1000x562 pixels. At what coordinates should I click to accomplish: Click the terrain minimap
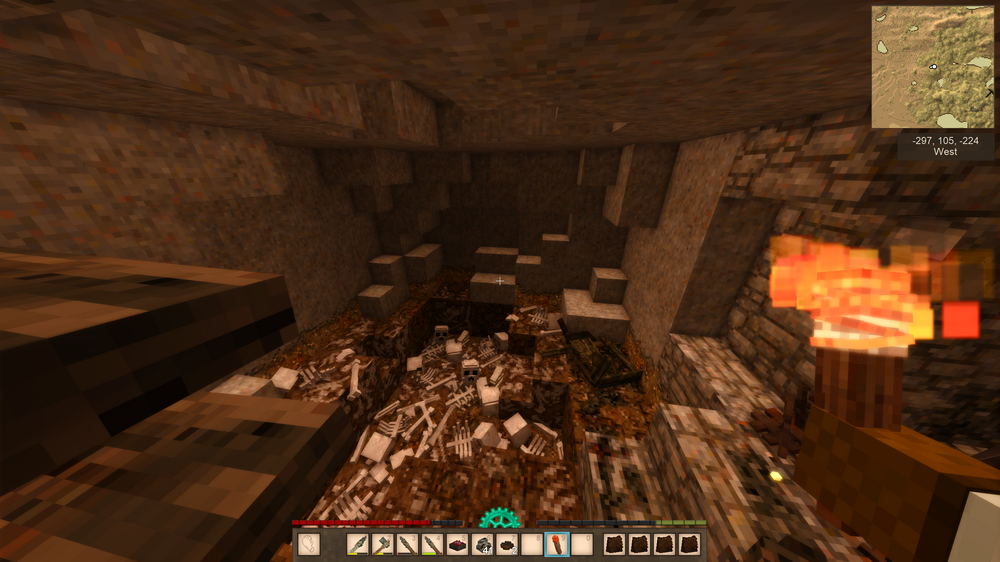click(933, 67)
